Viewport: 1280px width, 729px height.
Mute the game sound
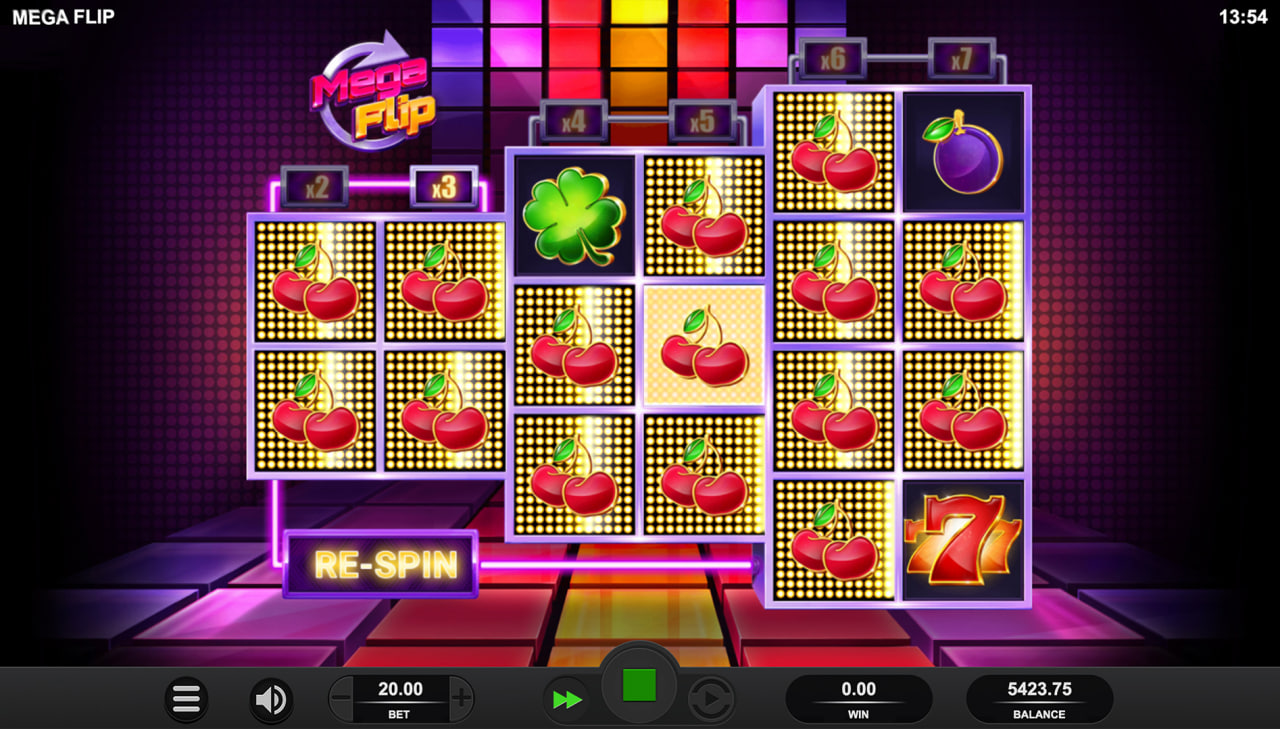[268, 698]
